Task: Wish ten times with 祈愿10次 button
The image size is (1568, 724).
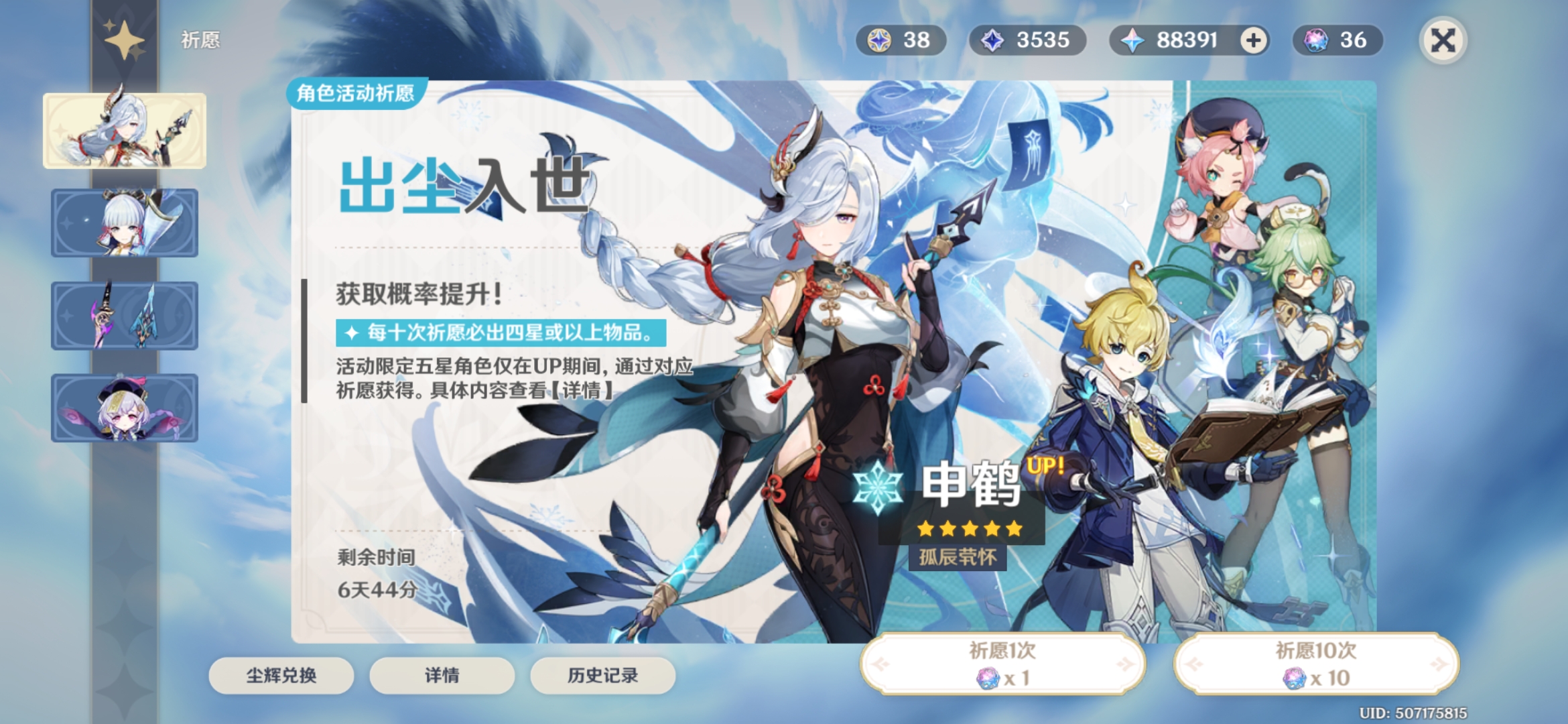Action: tap(1316, 664)
